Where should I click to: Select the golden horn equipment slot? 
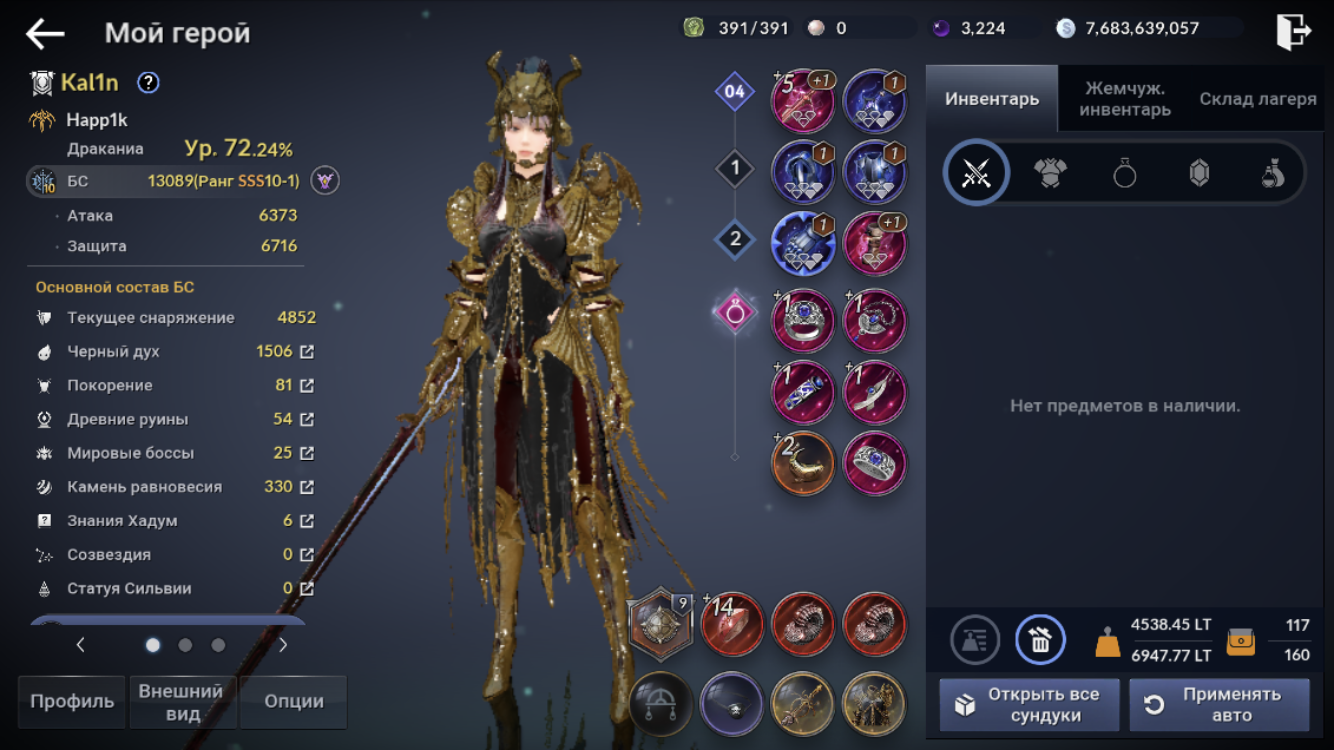(x=803, y=464)
